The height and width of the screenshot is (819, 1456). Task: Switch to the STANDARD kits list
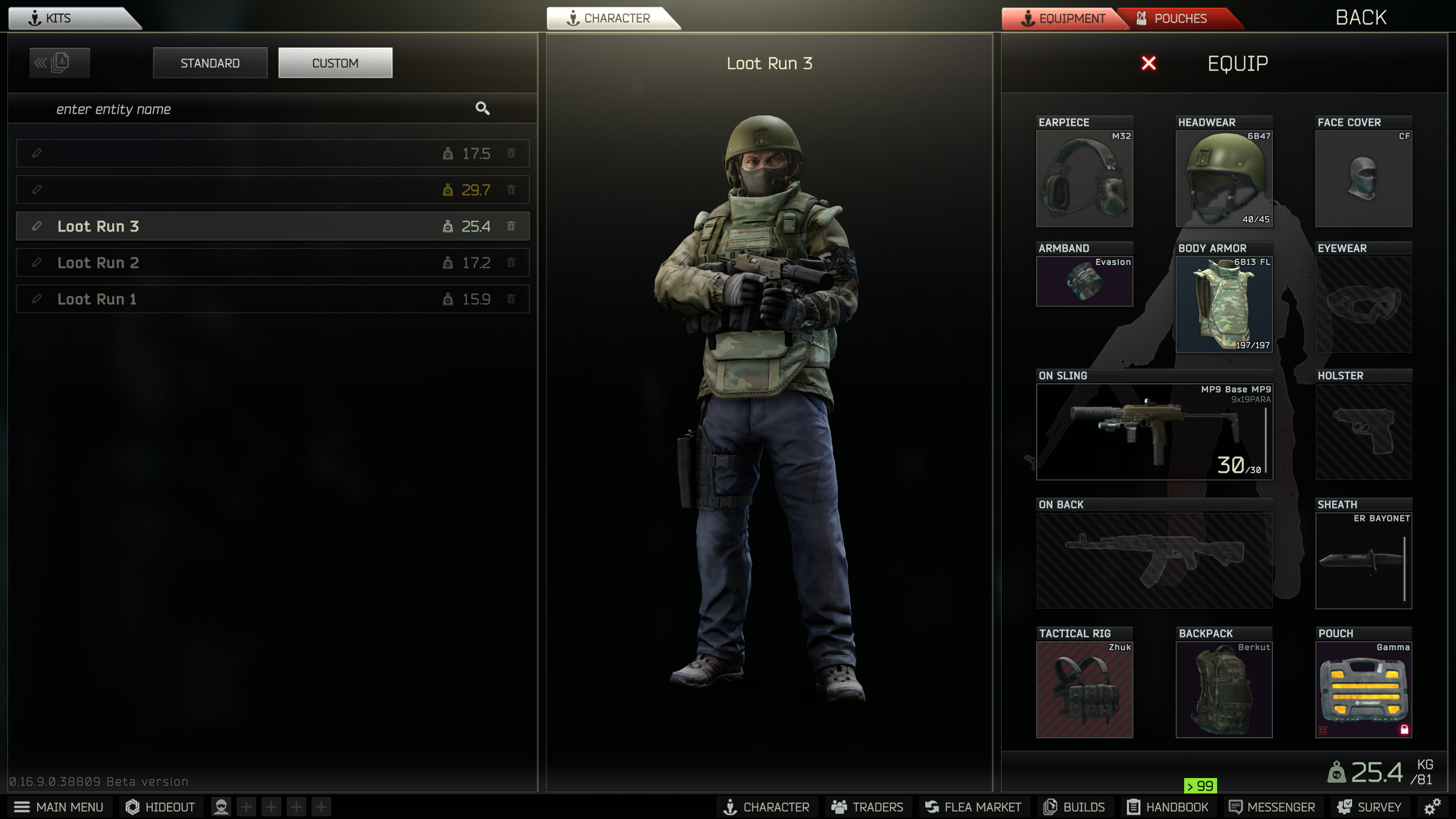pos(210,63)
